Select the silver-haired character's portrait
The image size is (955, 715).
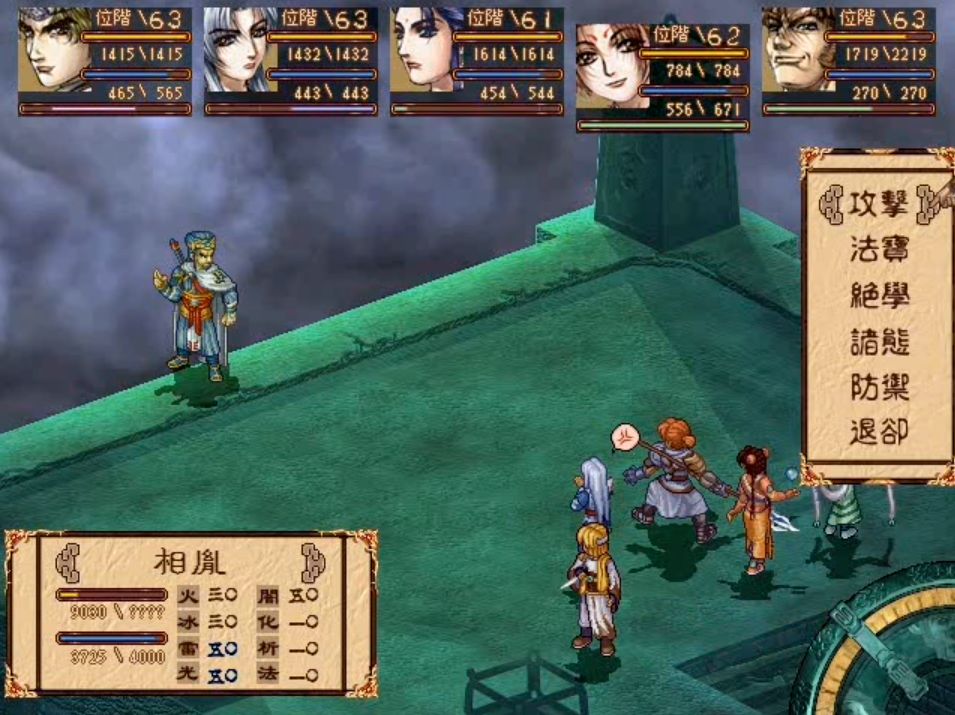[236, 50]
